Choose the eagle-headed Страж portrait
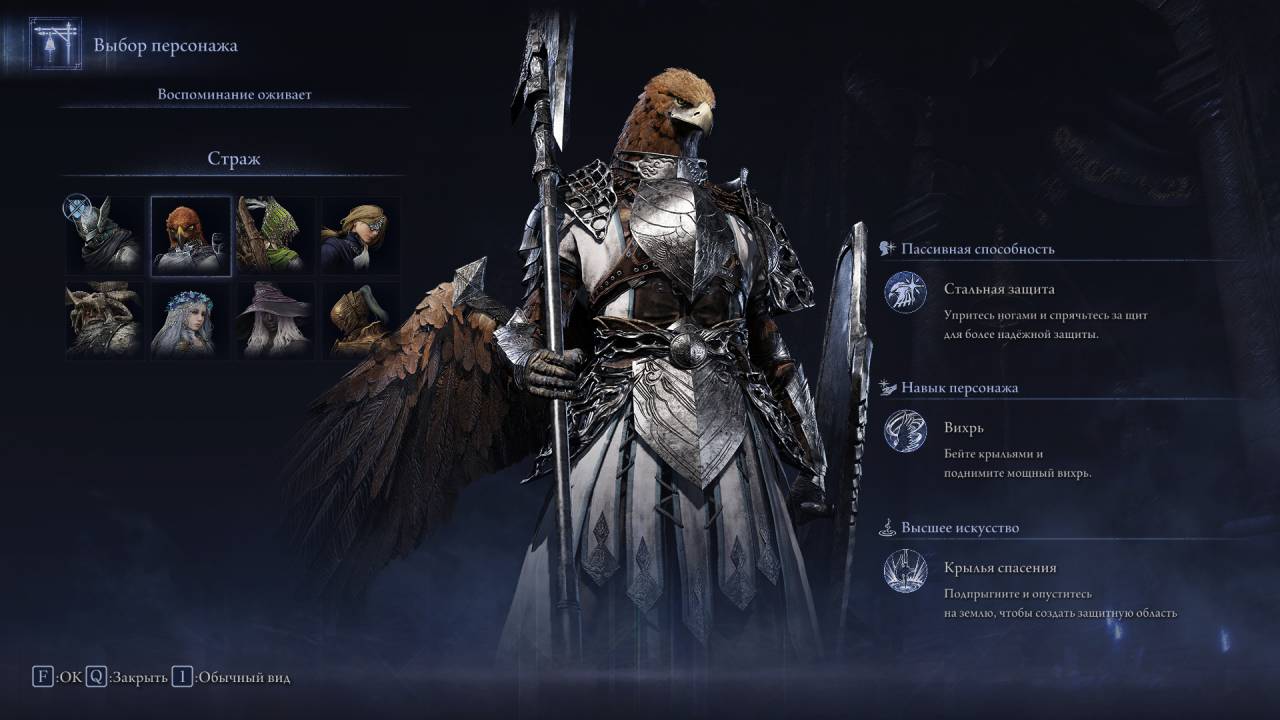The height and width of the screenshot is (720, 1280). pyautogui.click(x=191, y=235)
